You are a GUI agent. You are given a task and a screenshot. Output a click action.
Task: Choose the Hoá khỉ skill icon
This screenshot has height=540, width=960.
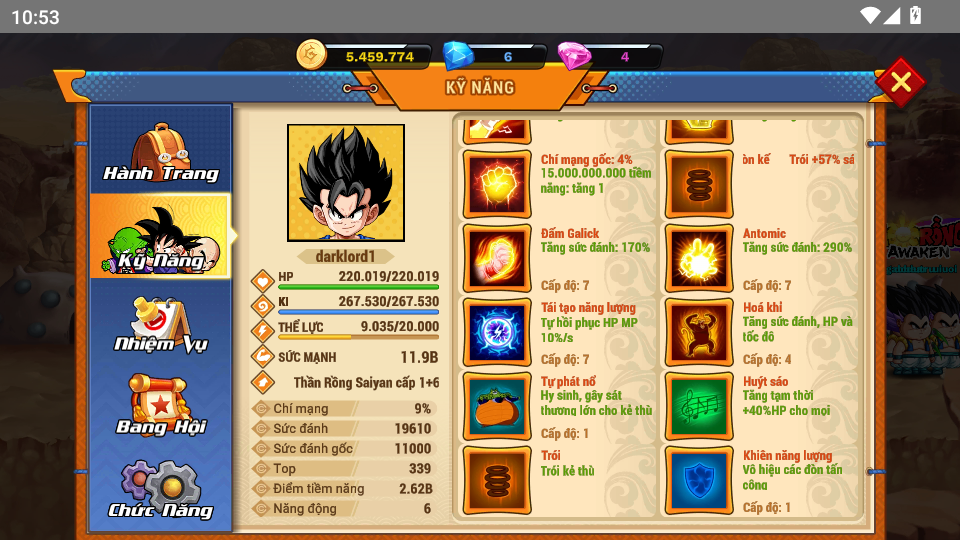point(698,332)
